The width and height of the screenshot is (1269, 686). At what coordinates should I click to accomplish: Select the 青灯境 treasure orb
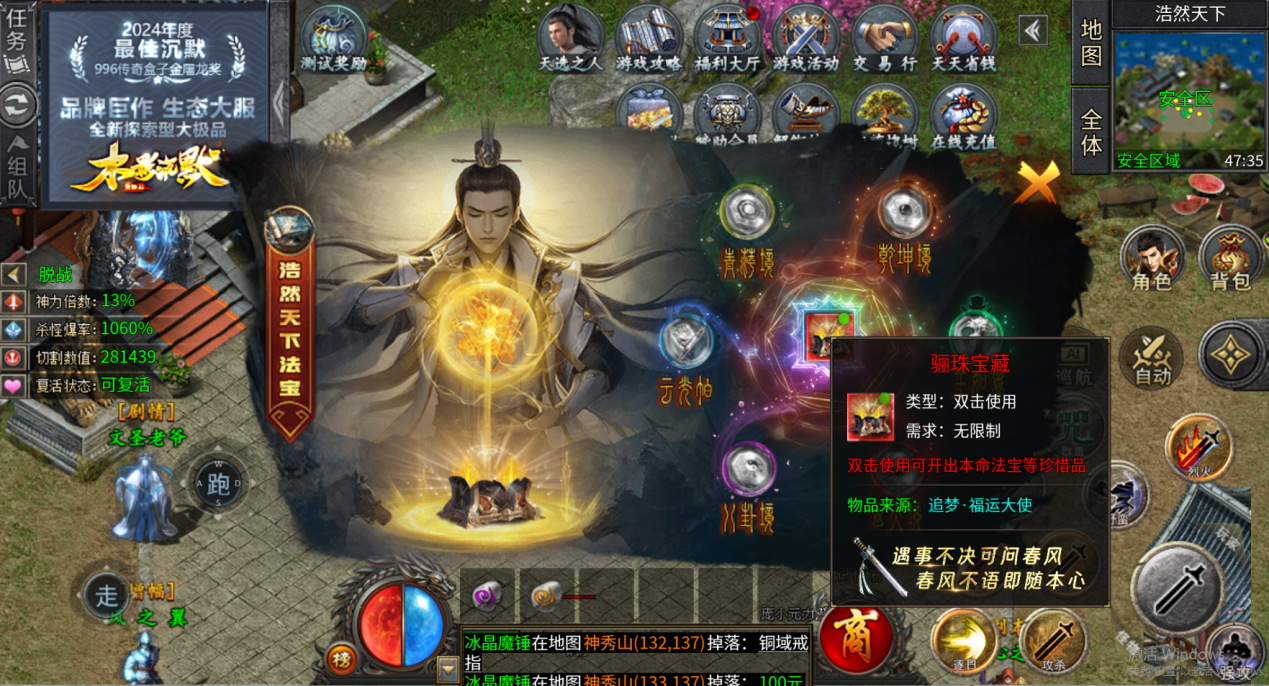click(747, 212)
